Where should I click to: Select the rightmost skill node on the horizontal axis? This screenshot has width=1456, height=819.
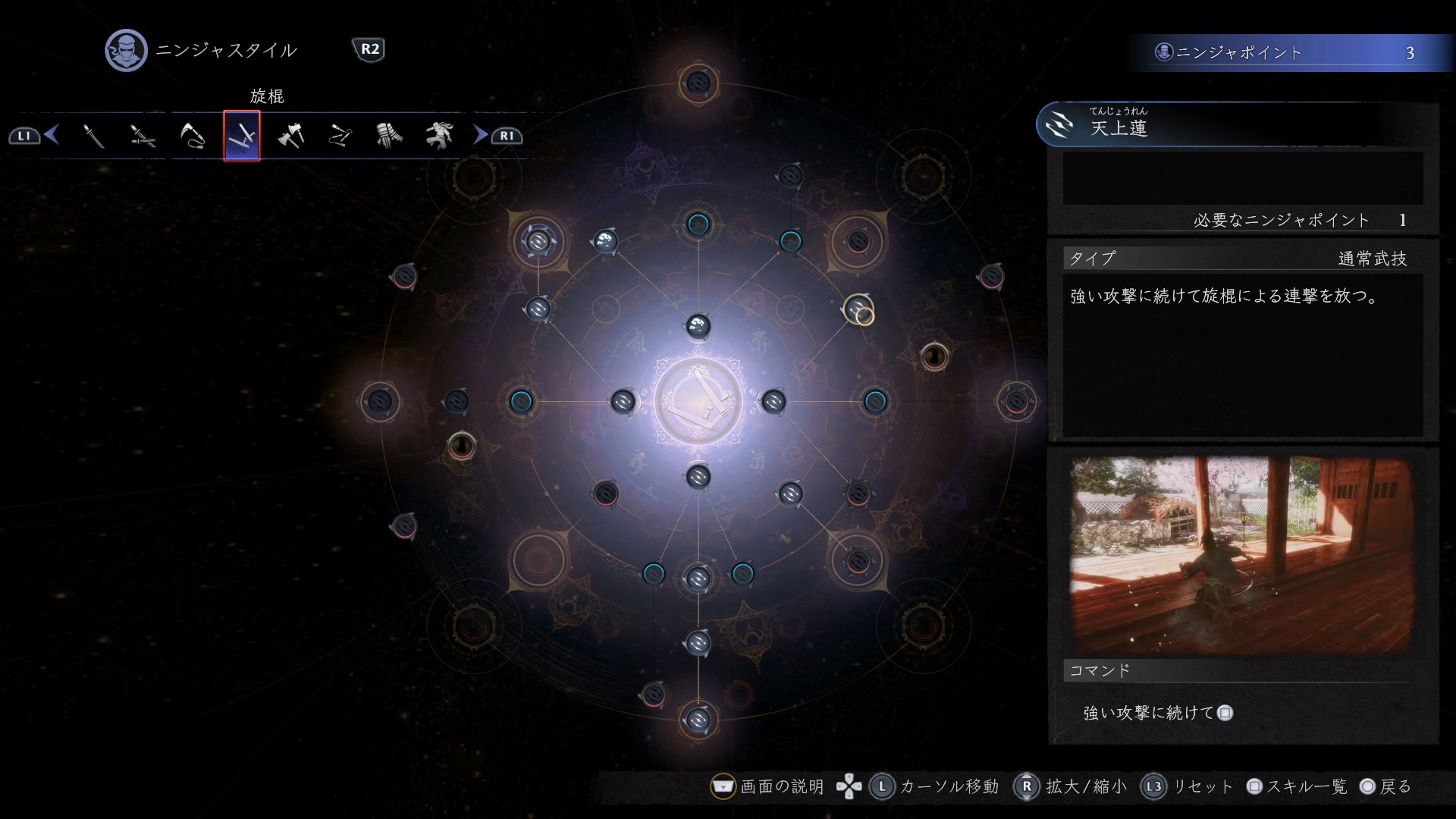(x=1016, y=401)
